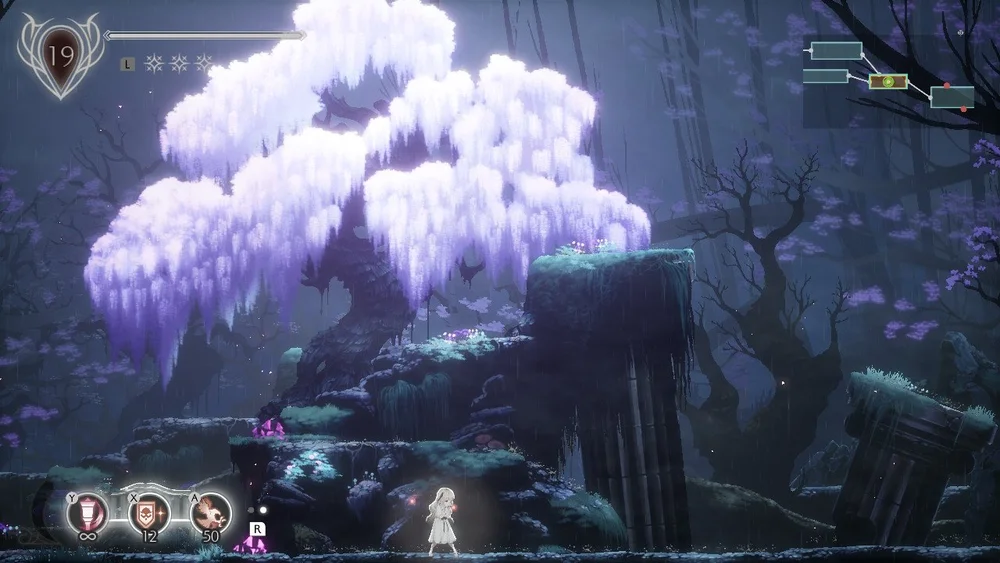
Task: Select the banner skill with infinite uses
Action: (x=86, y=513)
